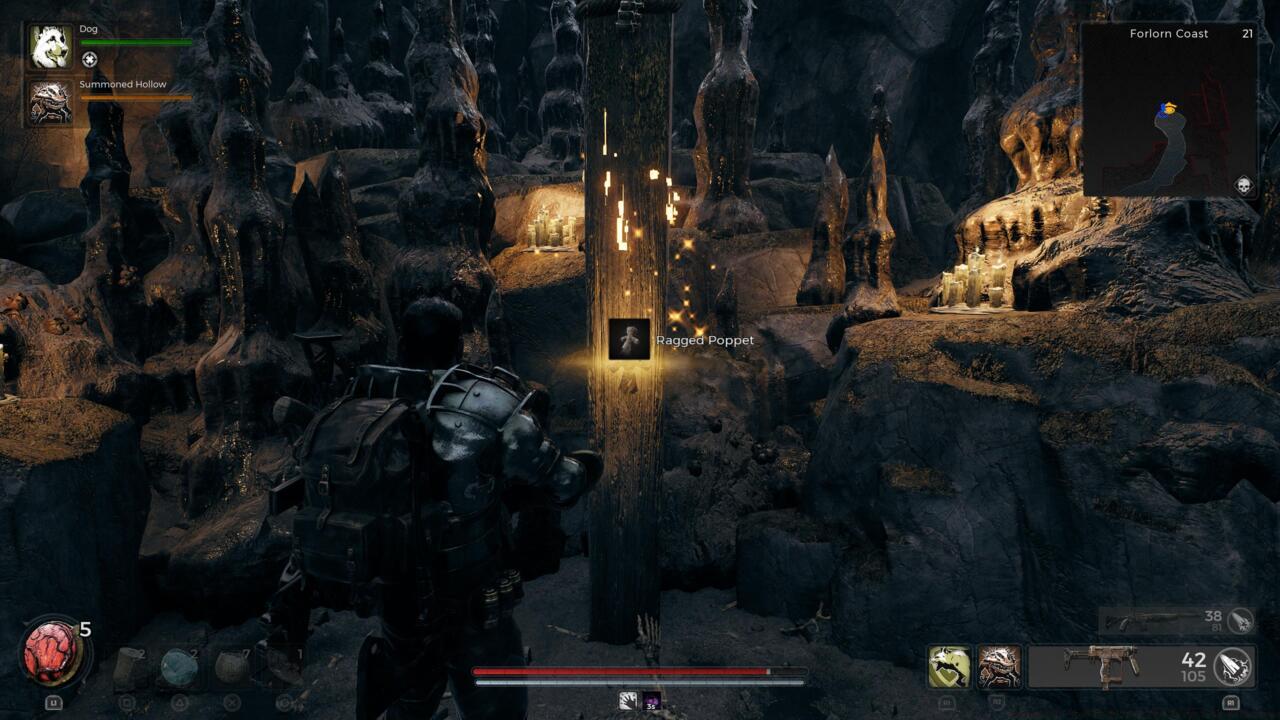
Task: Click the Dog's crosshair status icon
Action: (x=89, y=59)
